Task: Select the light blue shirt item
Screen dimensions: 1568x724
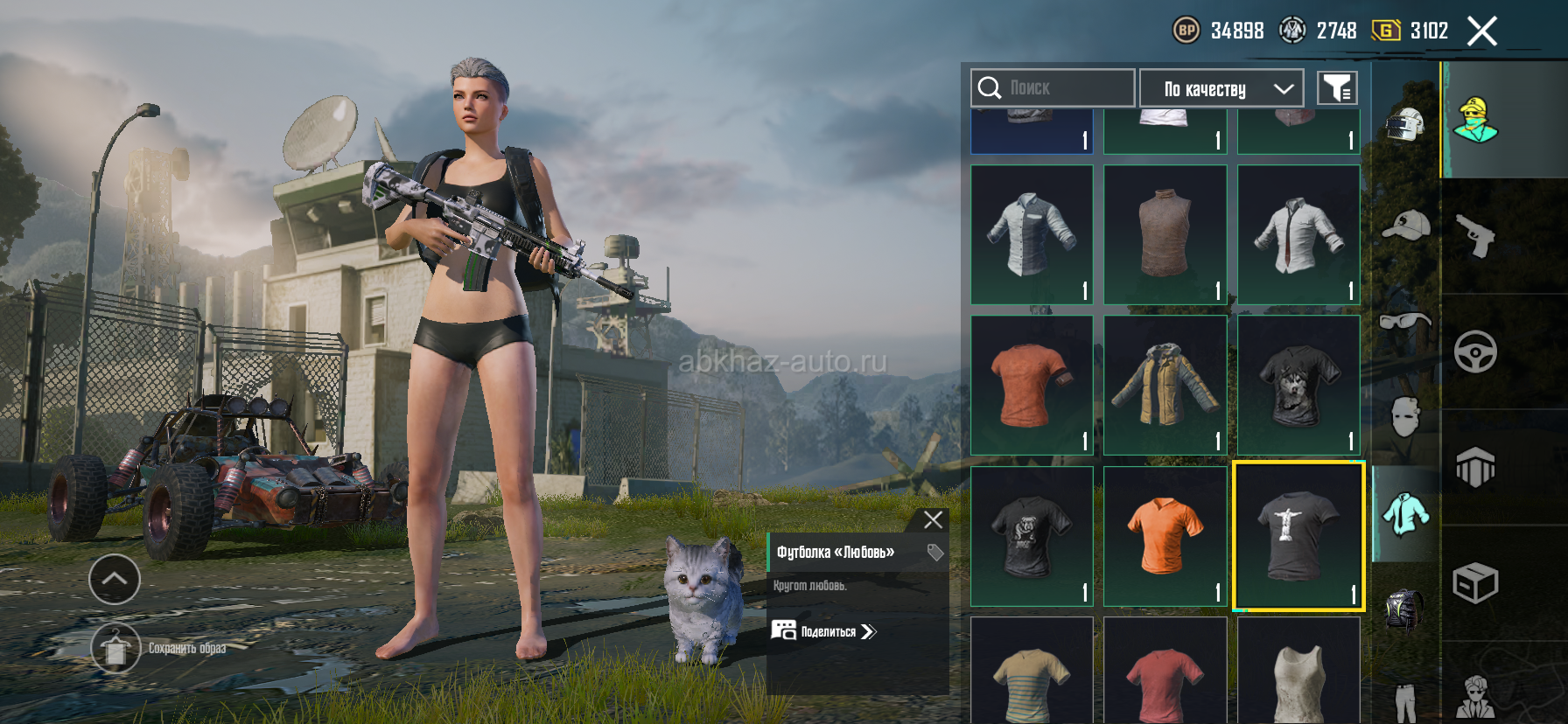Action: tap(1032, 234)
